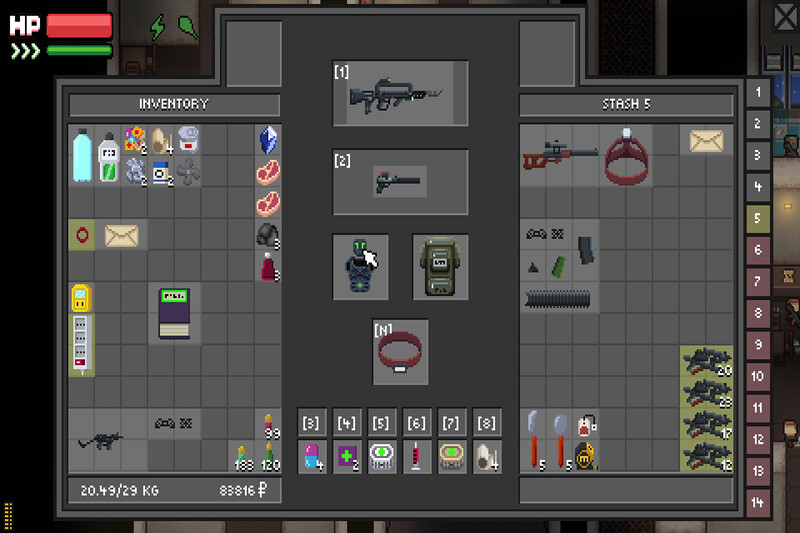800x533 pixels.
Task: Click the yellow handheld detector device in inventory
Action: [x=81, y=298]
